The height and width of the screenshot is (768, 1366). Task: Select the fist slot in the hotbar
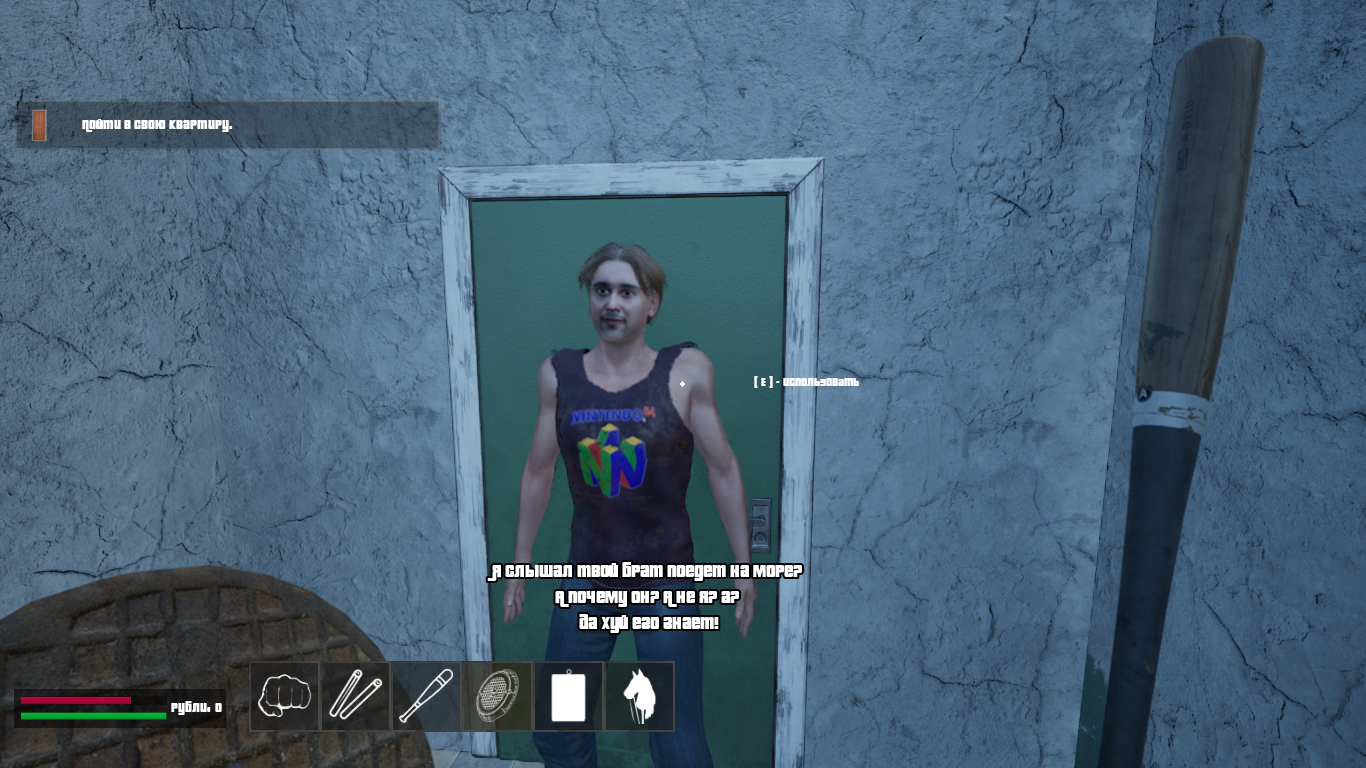(x=285, y=696)
